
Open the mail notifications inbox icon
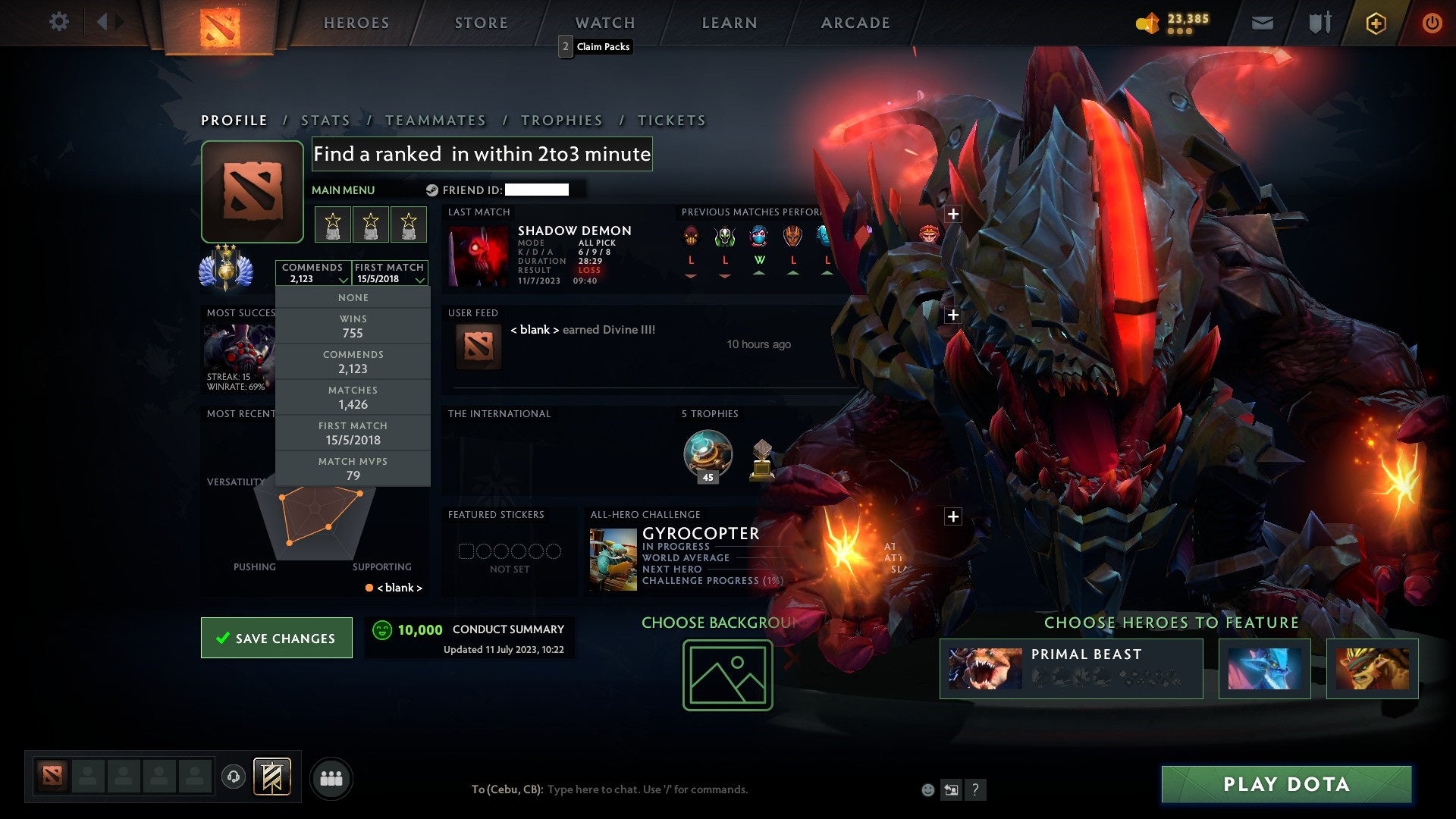(x=1263, y=23)
